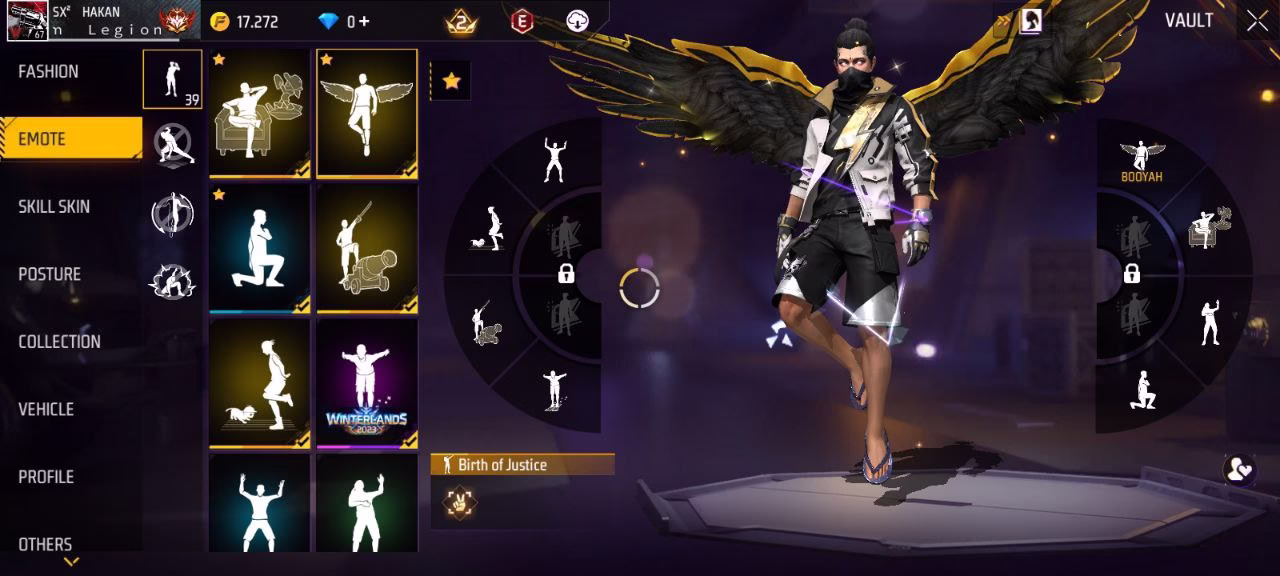The image size is (1280, 576).
Task: Select the emote with the small dog
Action: tap(259, 382)
